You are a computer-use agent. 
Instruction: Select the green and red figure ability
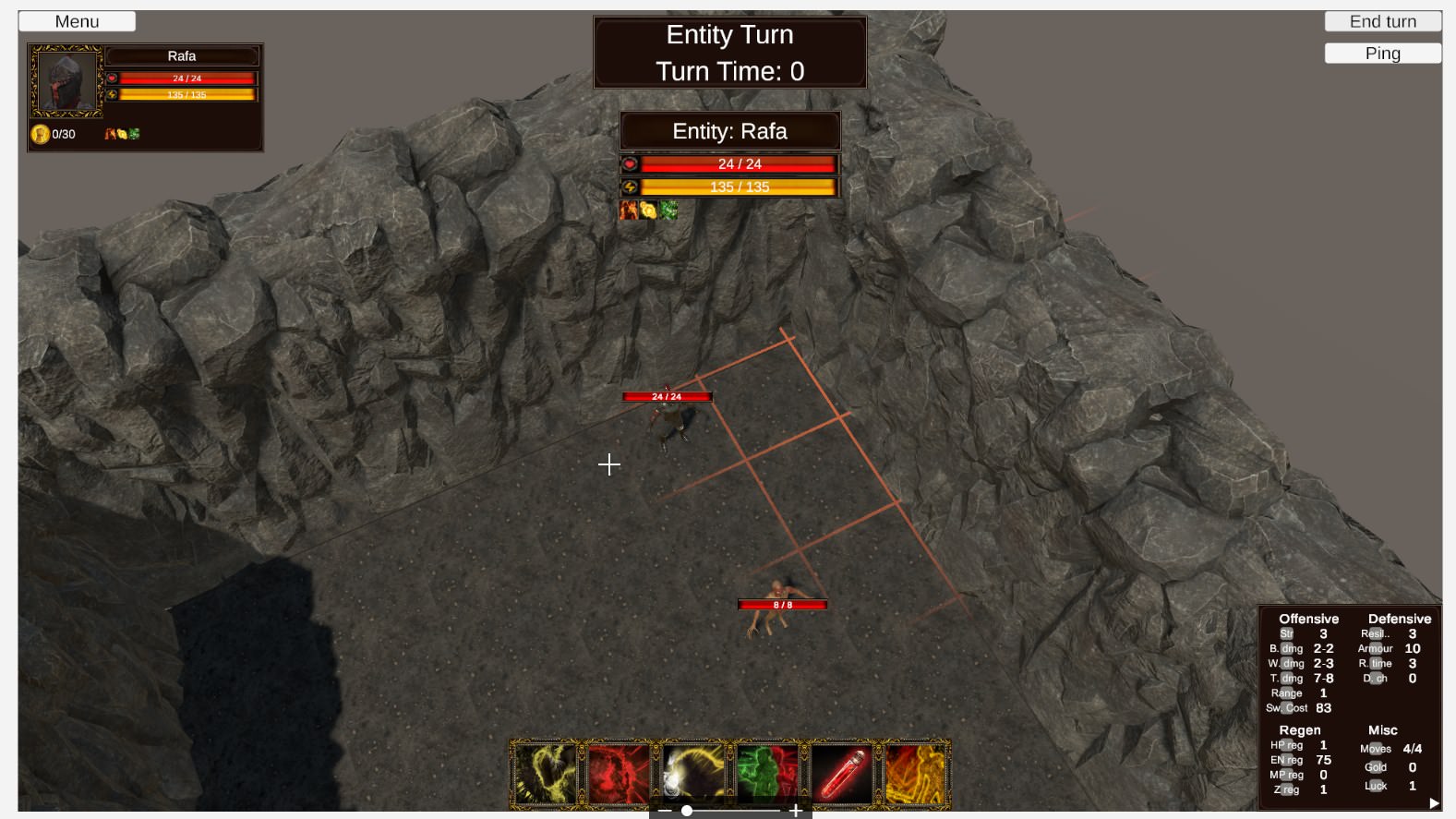(766, 773)
